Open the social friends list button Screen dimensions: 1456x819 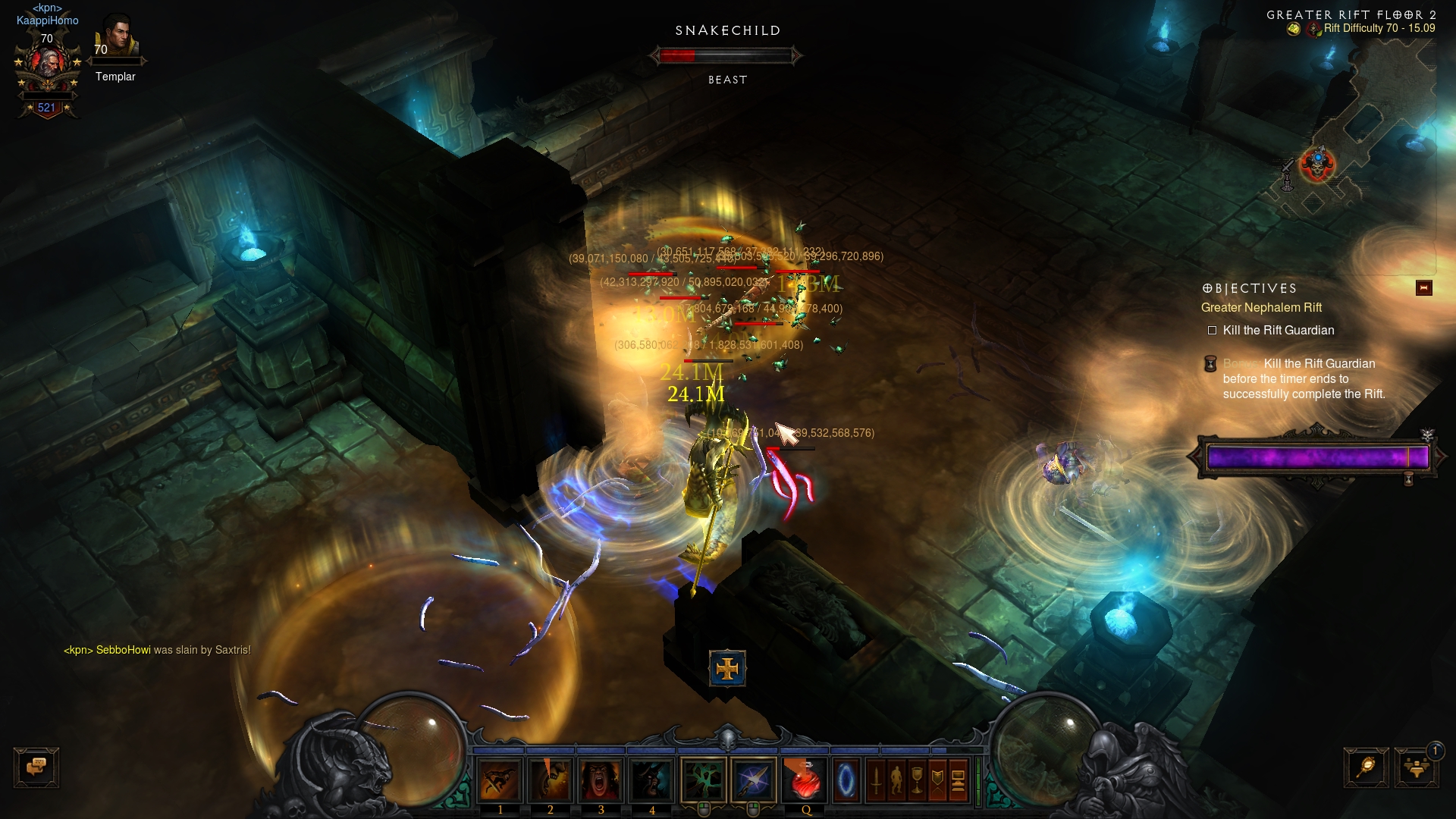coord(1416,767)
